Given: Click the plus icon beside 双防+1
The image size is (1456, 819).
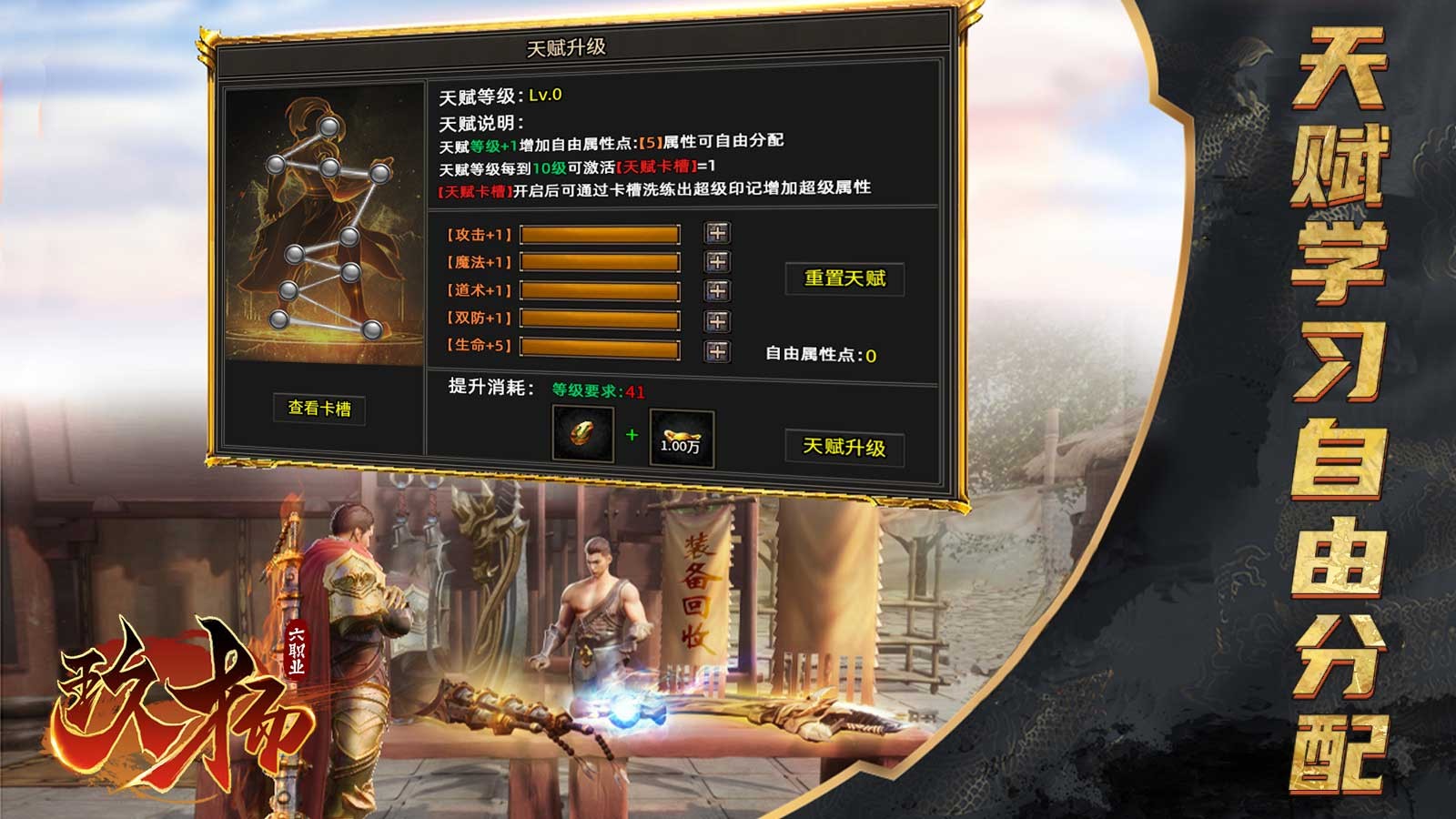Looking at the screenshot, I should pyautogui.click(x=718, y=320).
